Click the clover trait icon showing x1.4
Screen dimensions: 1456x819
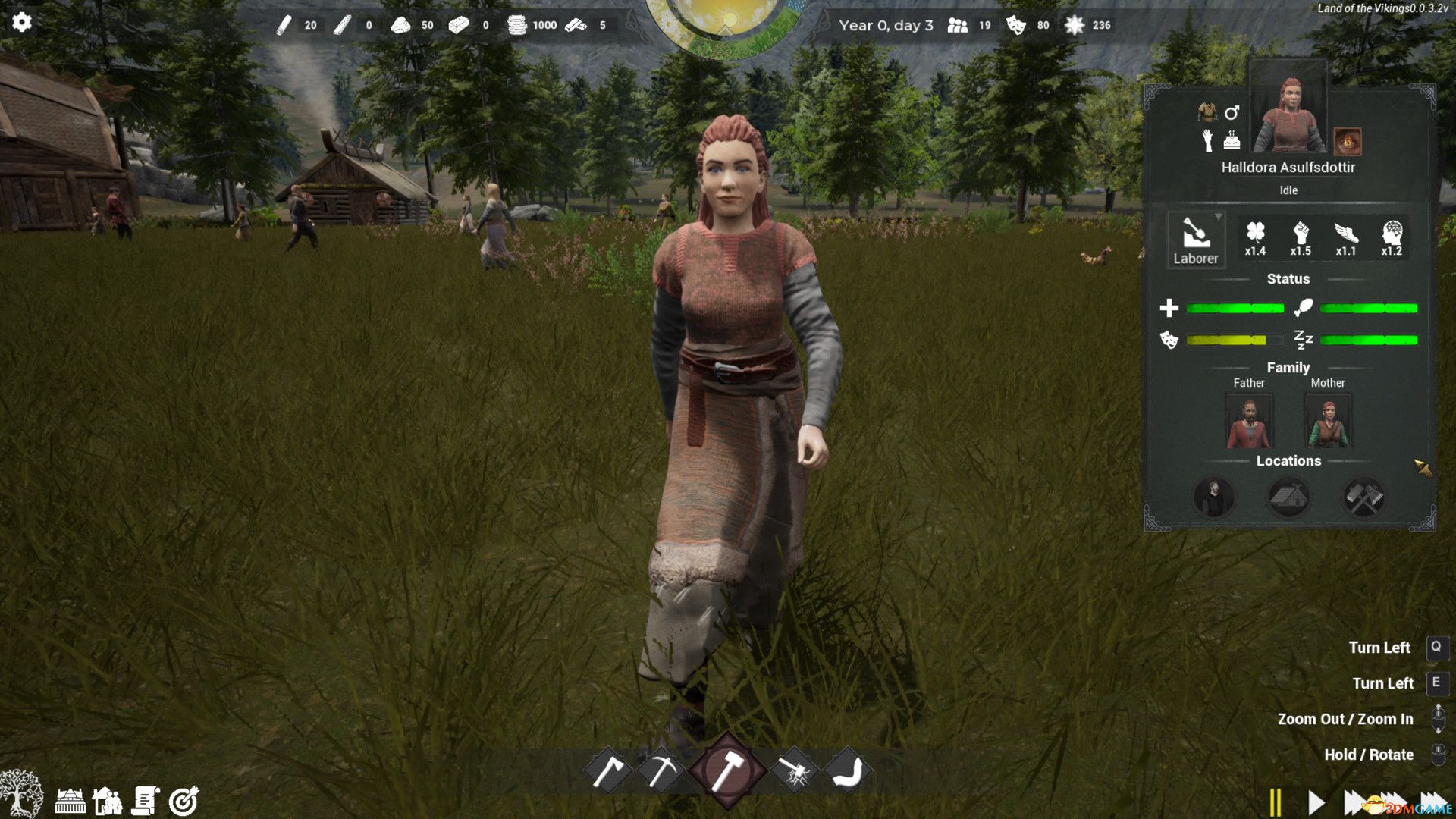tap(1256, 237)
